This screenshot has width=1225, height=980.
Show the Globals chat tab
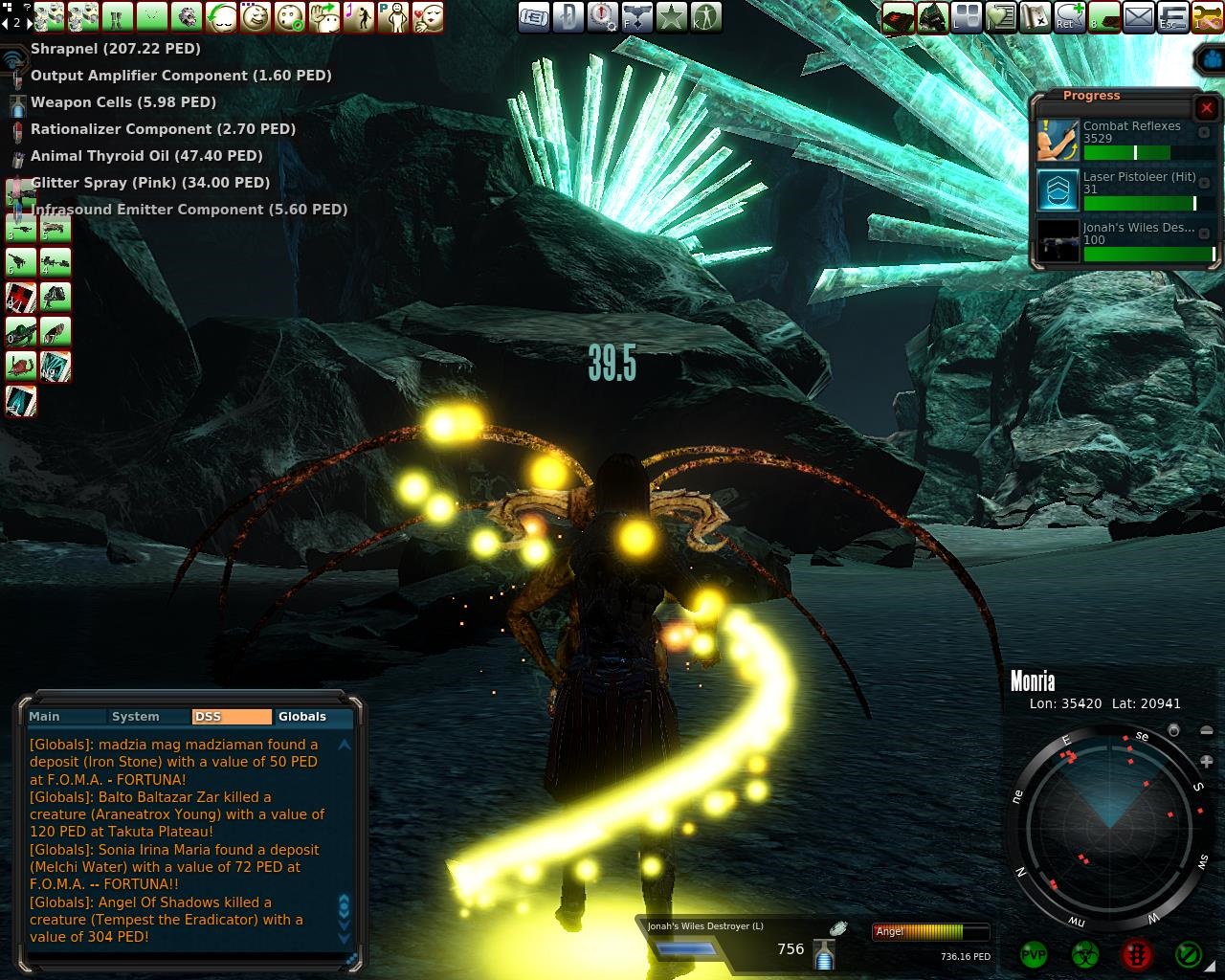302,716
